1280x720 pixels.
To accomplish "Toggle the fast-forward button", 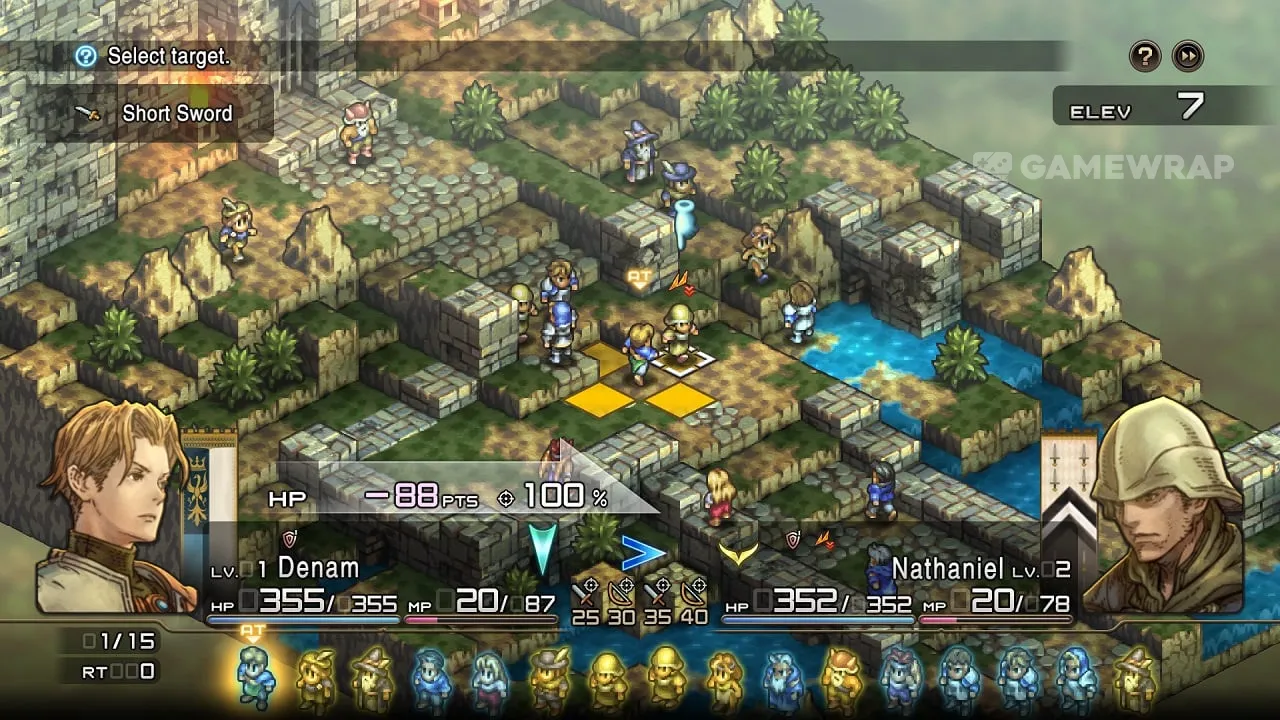I will (x=1187, y=56).
